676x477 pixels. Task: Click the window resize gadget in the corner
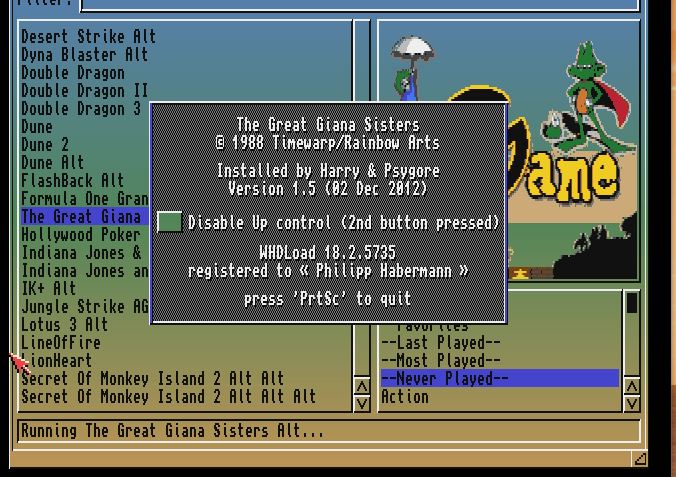point(640,458)
